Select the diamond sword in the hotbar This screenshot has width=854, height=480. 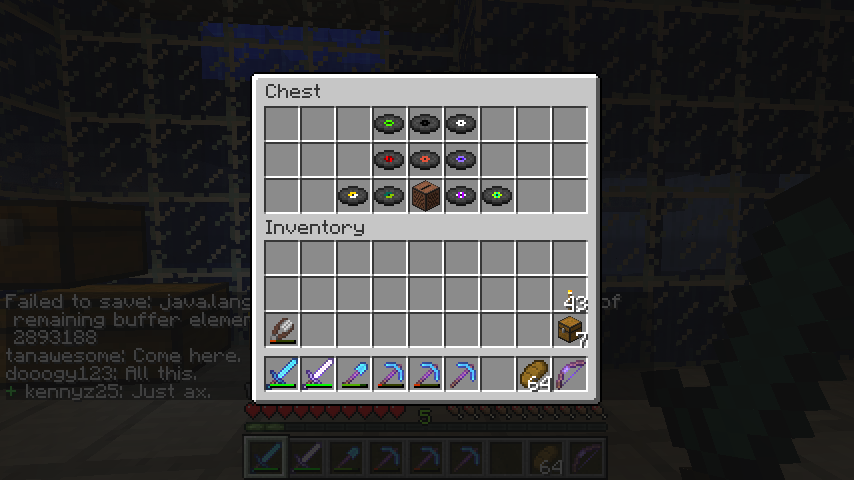tap(282, 374)
